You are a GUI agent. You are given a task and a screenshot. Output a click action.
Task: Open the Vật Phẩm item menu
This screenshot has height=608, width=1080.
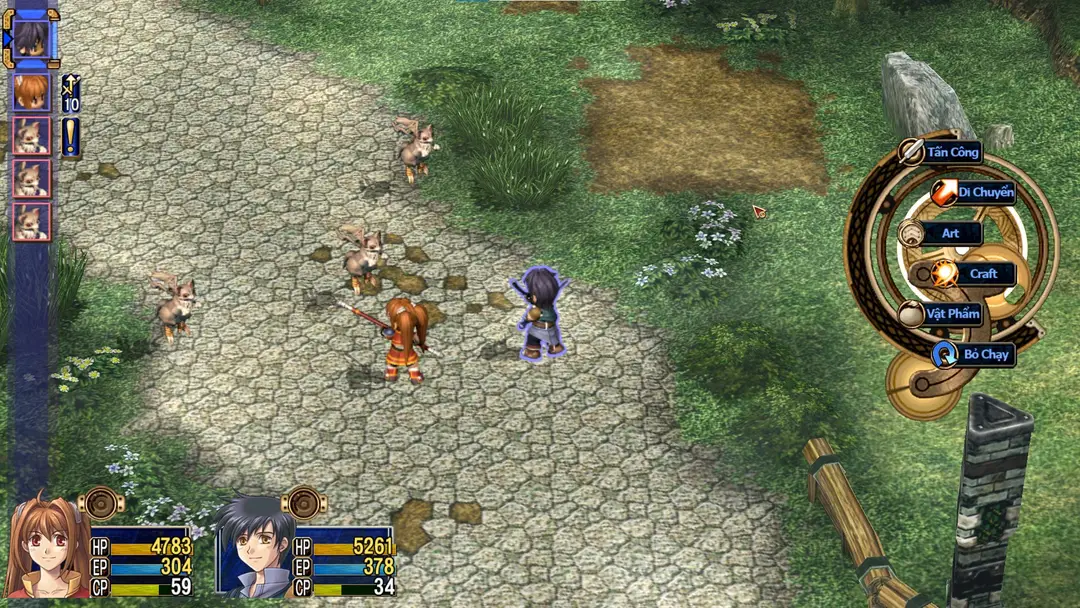(x=951, y=314)
